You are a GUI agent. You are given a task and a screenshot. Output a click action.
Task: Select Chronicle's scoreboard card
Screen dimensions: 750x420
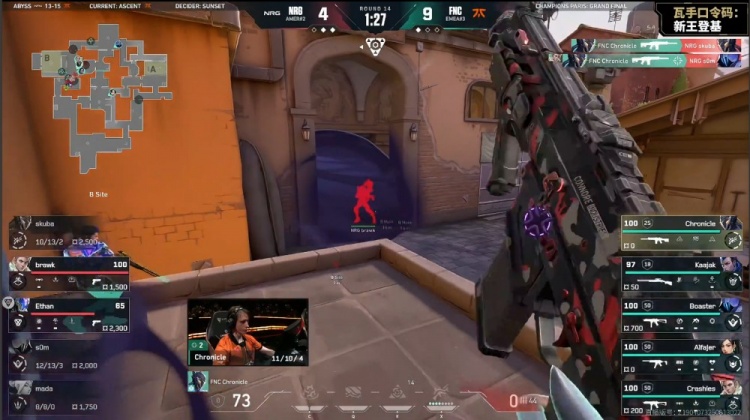click(x=681, y=233)
